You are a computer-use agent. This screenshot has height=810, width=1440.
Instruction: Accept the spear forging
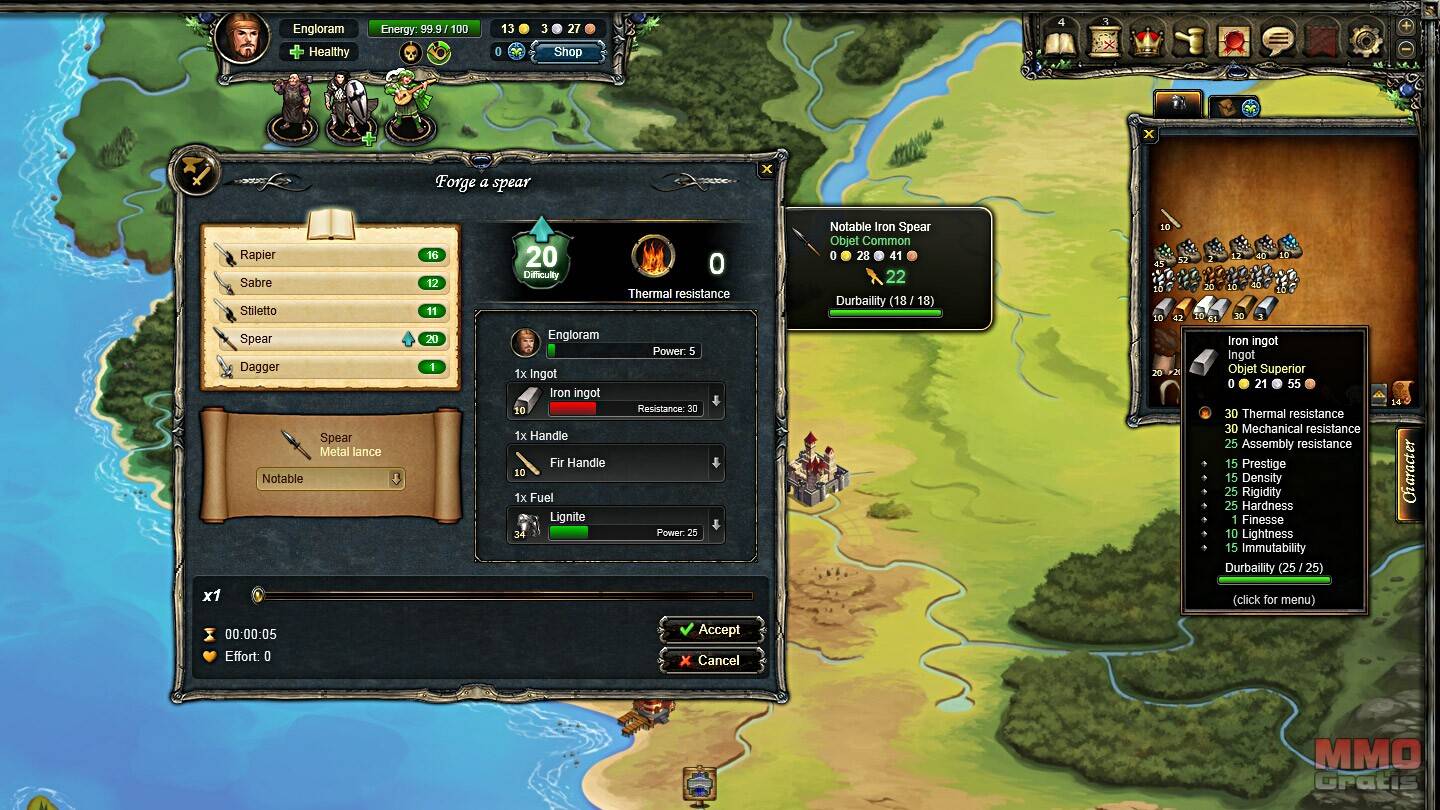711,630
